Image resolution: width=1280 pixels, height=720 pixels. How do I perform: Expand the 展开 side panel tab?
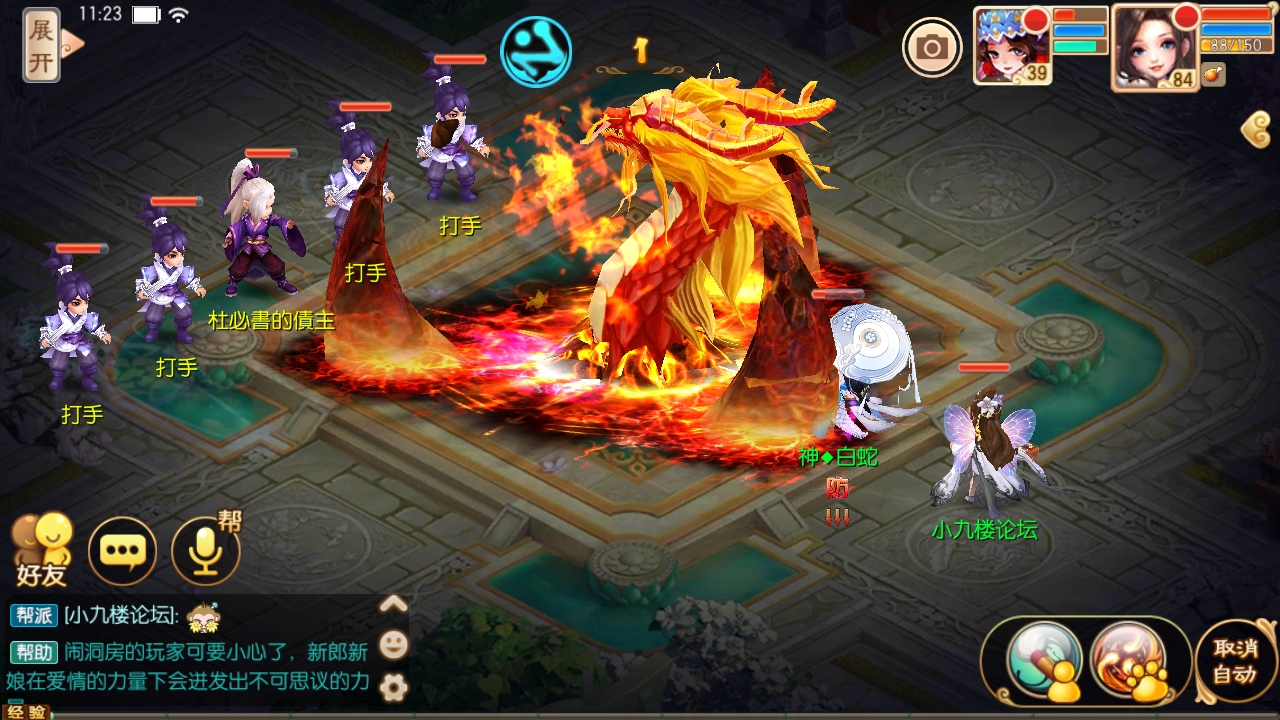coord(40,45)
